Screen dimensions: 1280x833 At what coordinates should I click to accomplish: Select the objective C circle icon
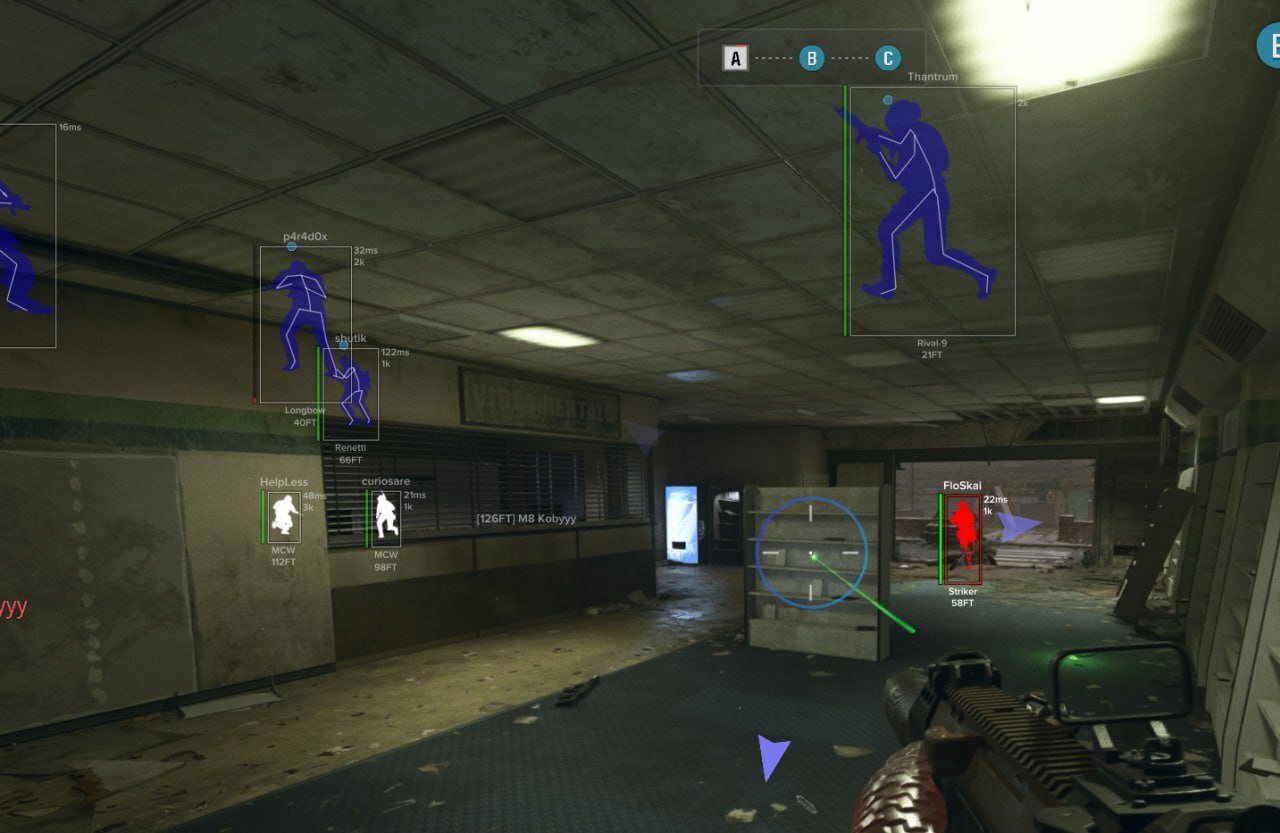887,57
